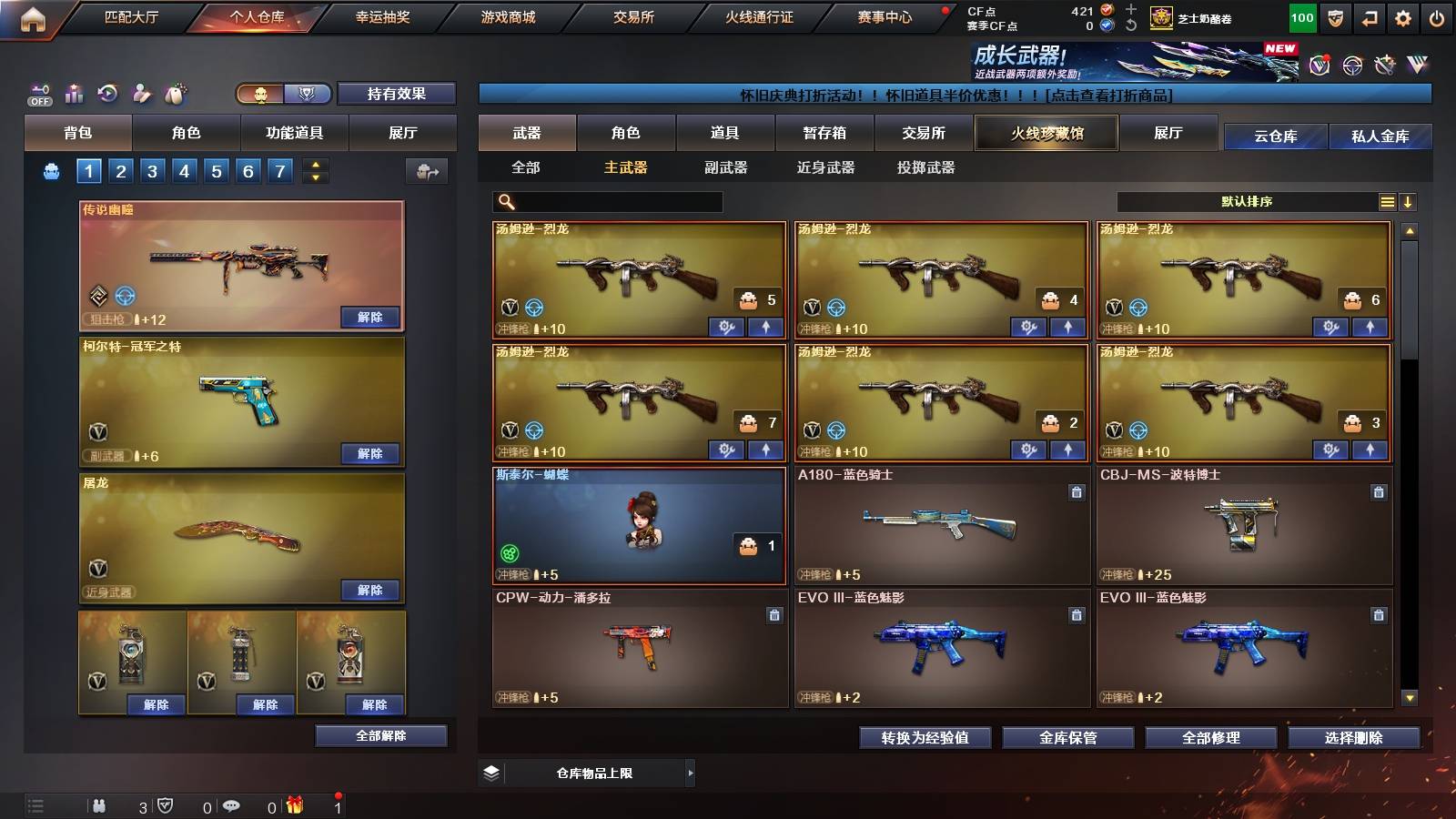This screenshot has height=819, width=1456.
Task: Open the dog-tag collection icon in the sidebar
Action: [x=175, y=92]
